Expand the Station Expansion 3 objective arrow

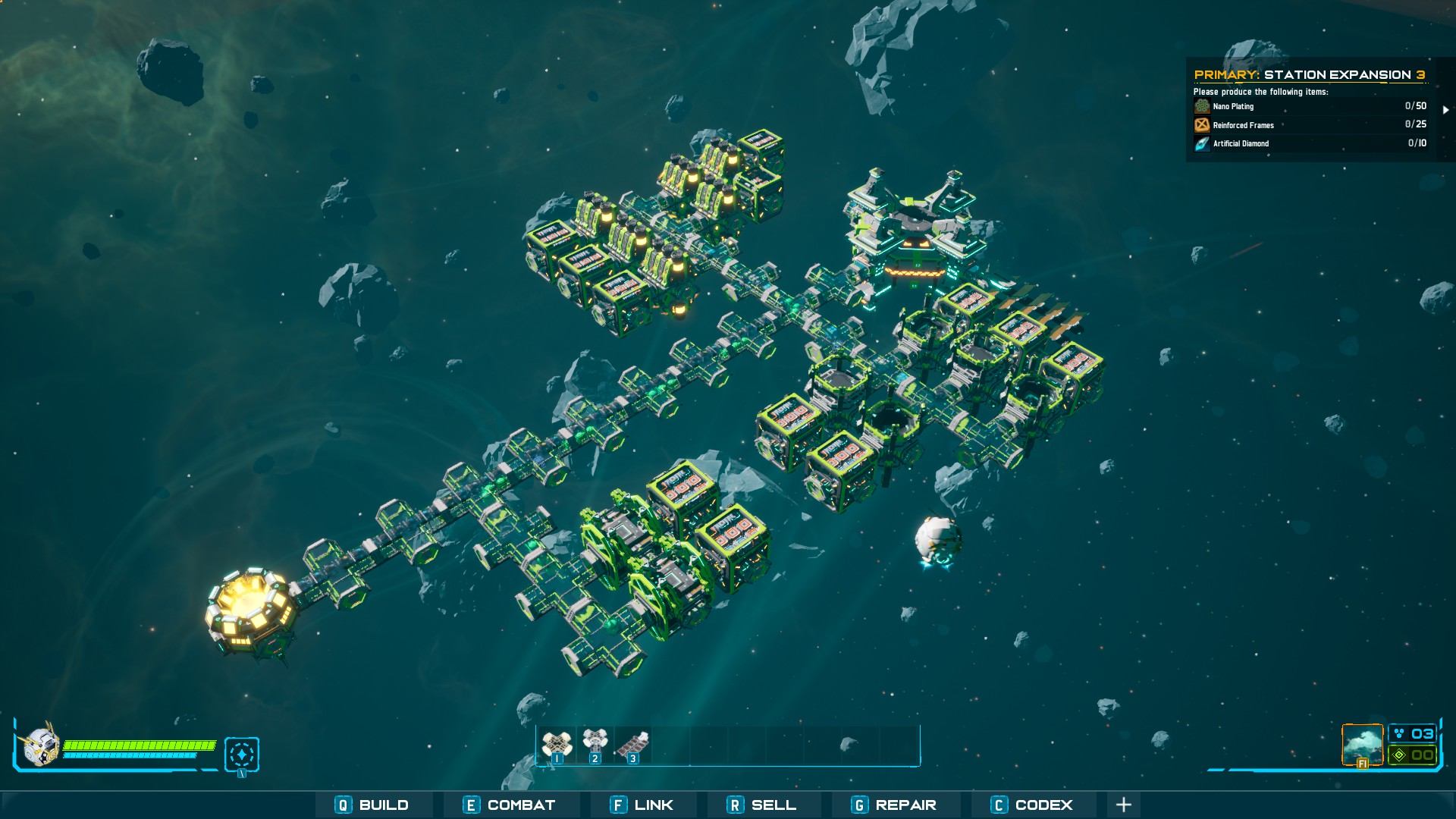(x=1445, y=110)
